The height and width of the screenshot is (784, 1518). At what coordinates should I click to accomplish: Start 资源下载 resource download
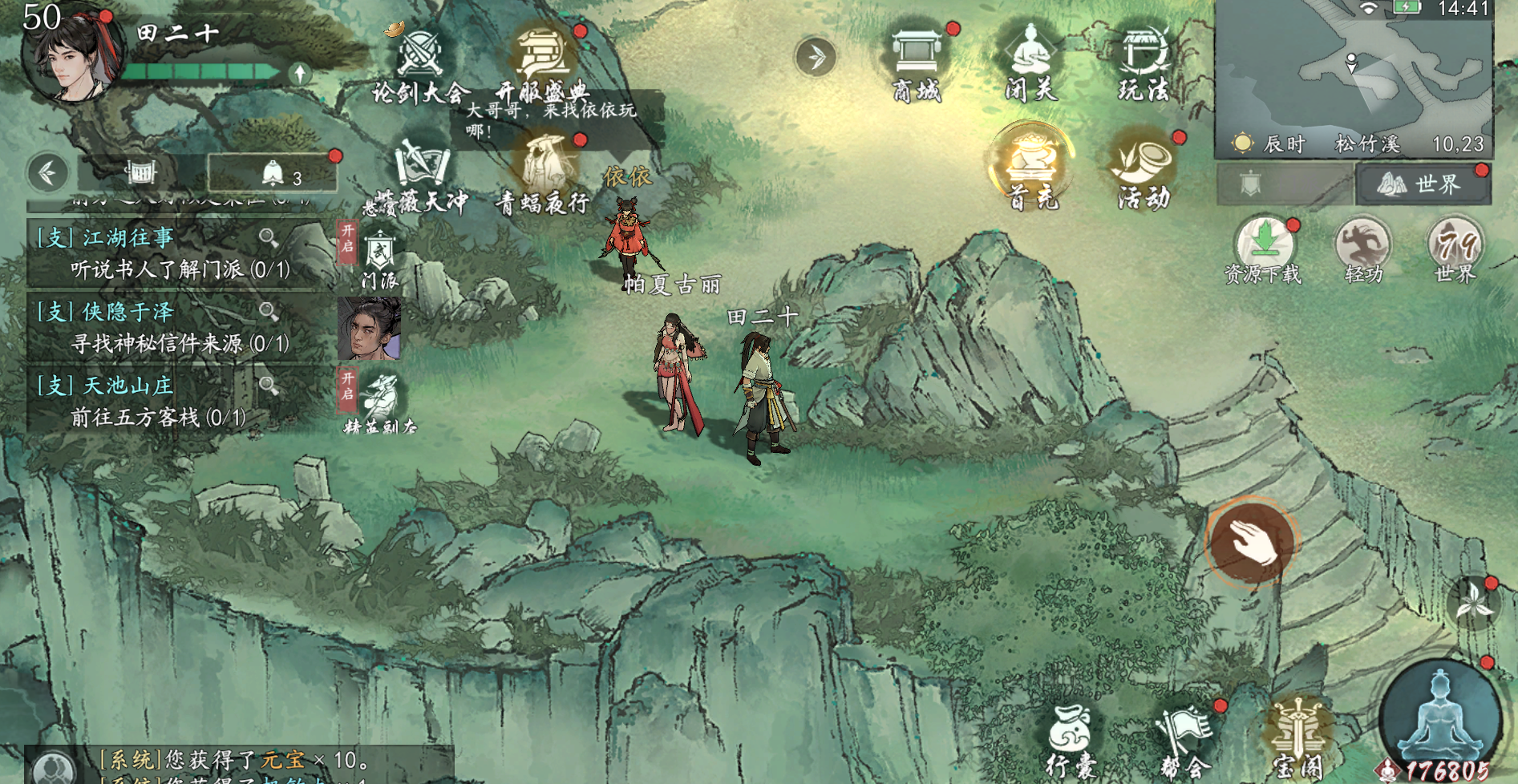pos(1263,247)
